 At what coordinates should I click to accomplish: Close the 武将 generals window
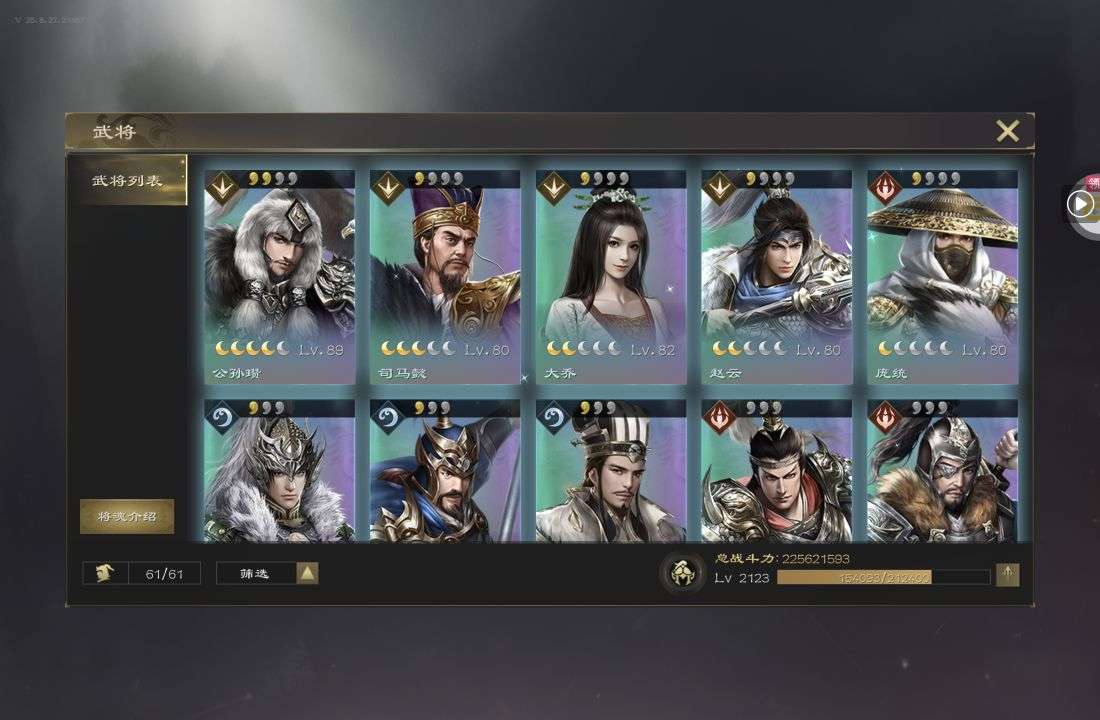click(1007, 131)
